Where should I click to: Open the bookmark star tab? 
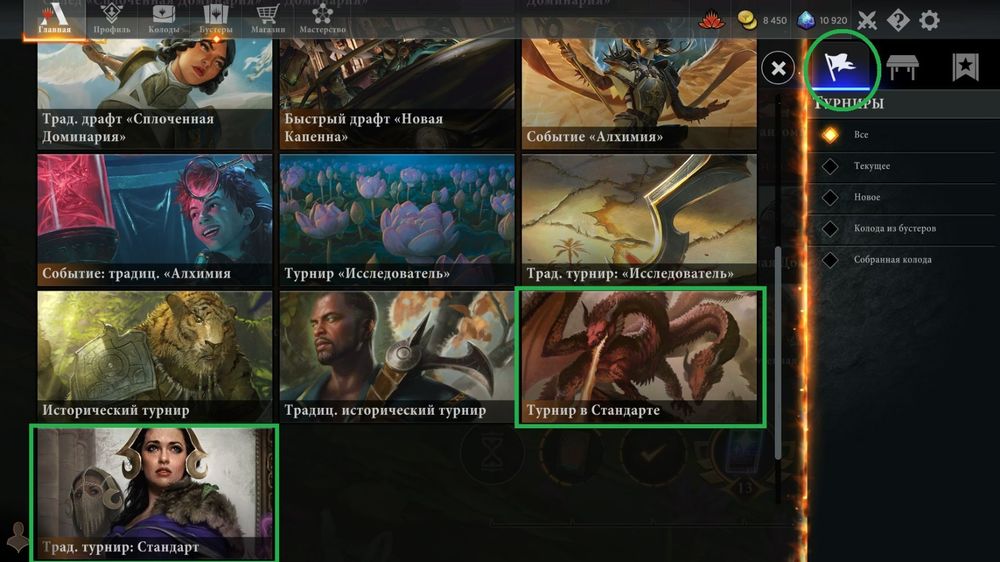tap(964, 67)
